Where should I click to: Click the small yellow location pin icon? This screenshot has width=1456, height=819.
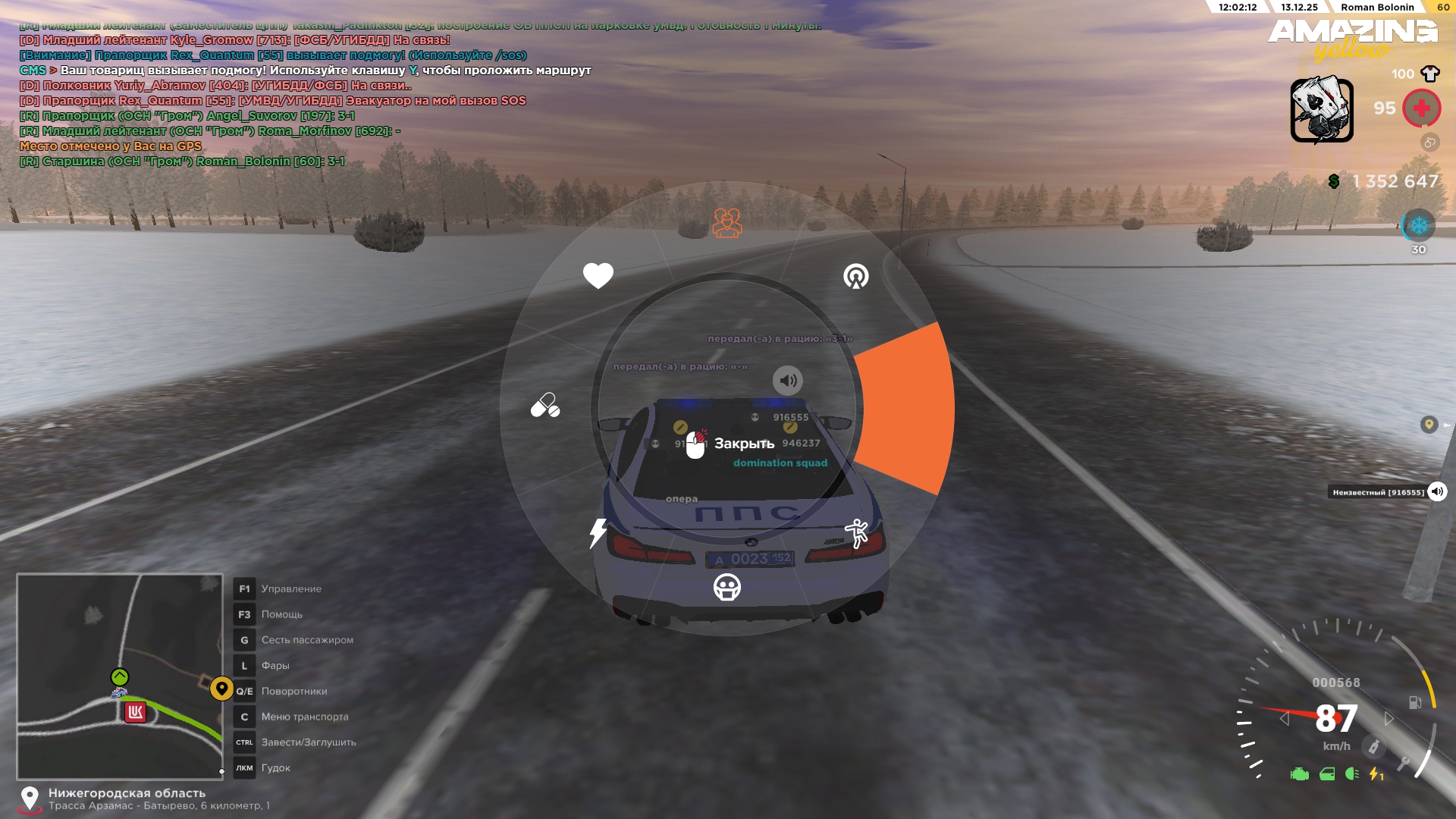tap(1429, 425)
